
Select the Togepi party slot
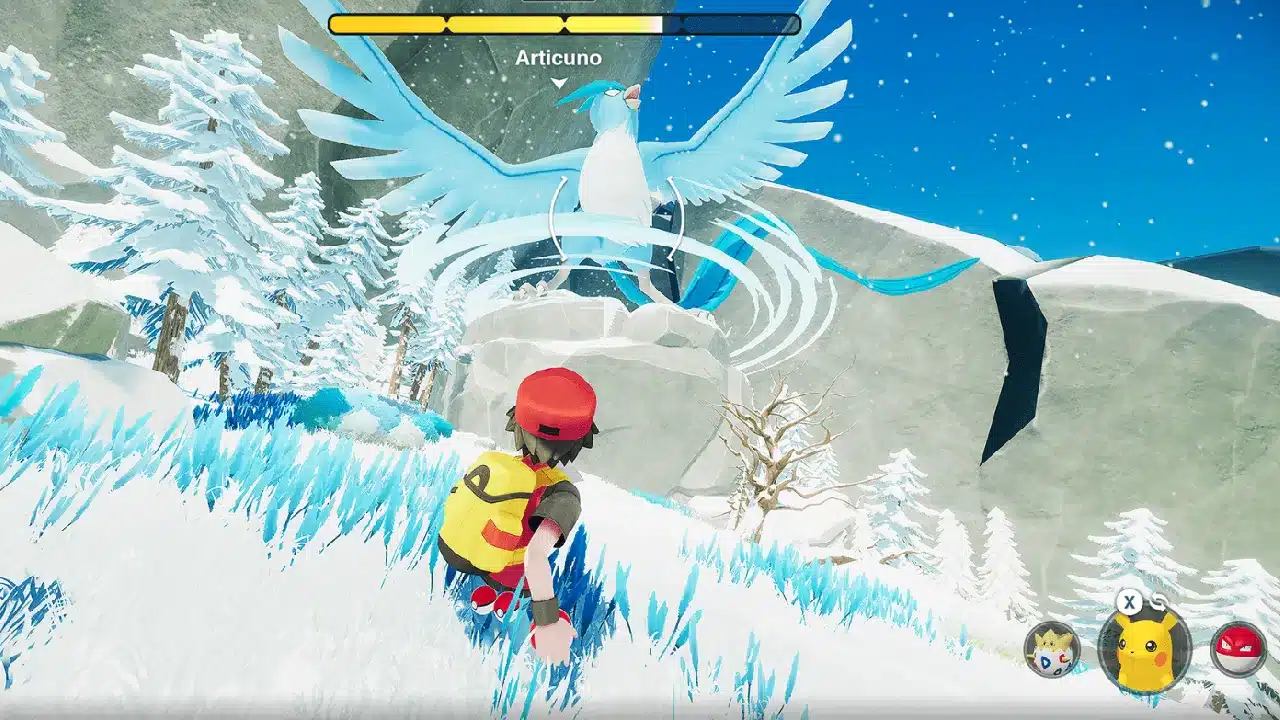[1052, 649]
